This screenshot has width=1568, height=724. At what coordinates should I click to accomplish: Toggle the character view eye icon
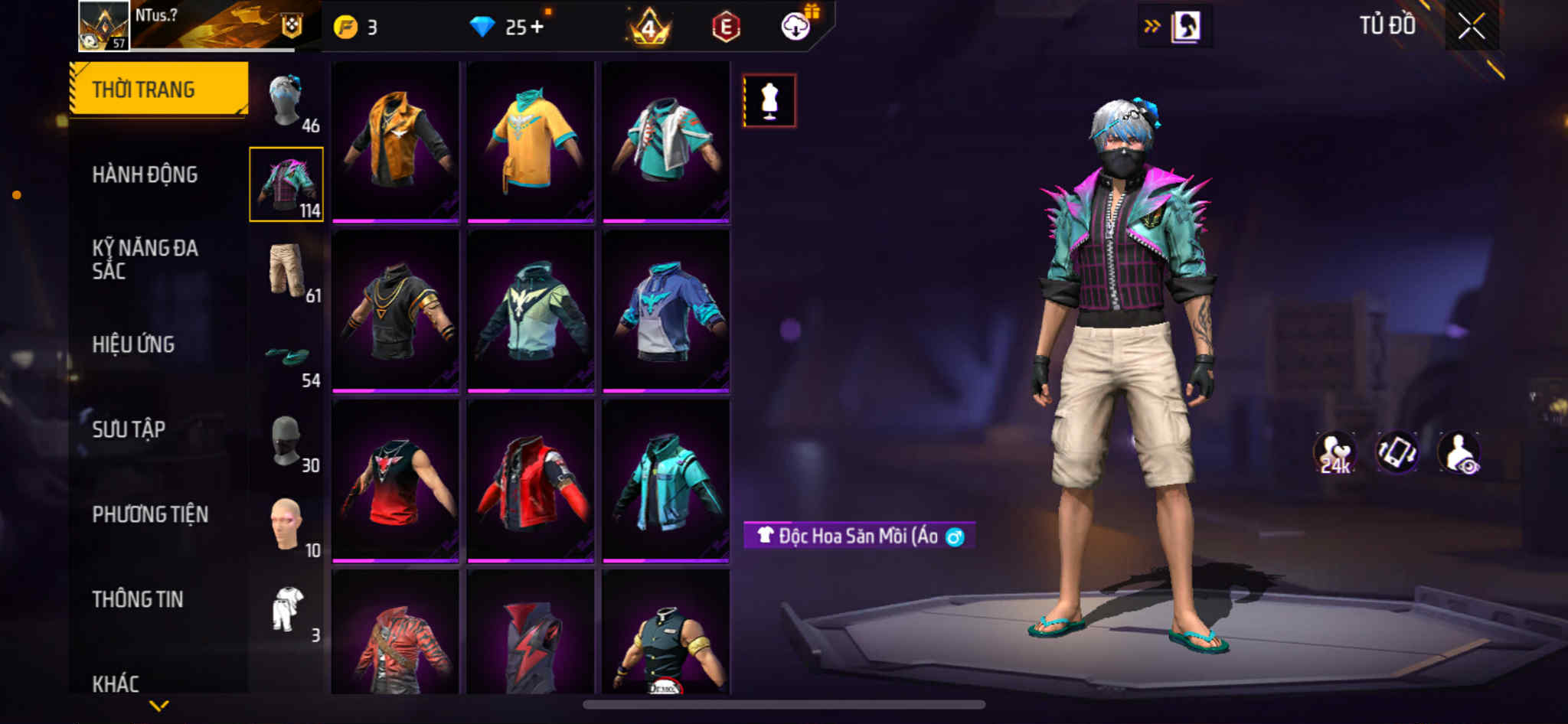pyautogui.click(x=1459, y=453)
